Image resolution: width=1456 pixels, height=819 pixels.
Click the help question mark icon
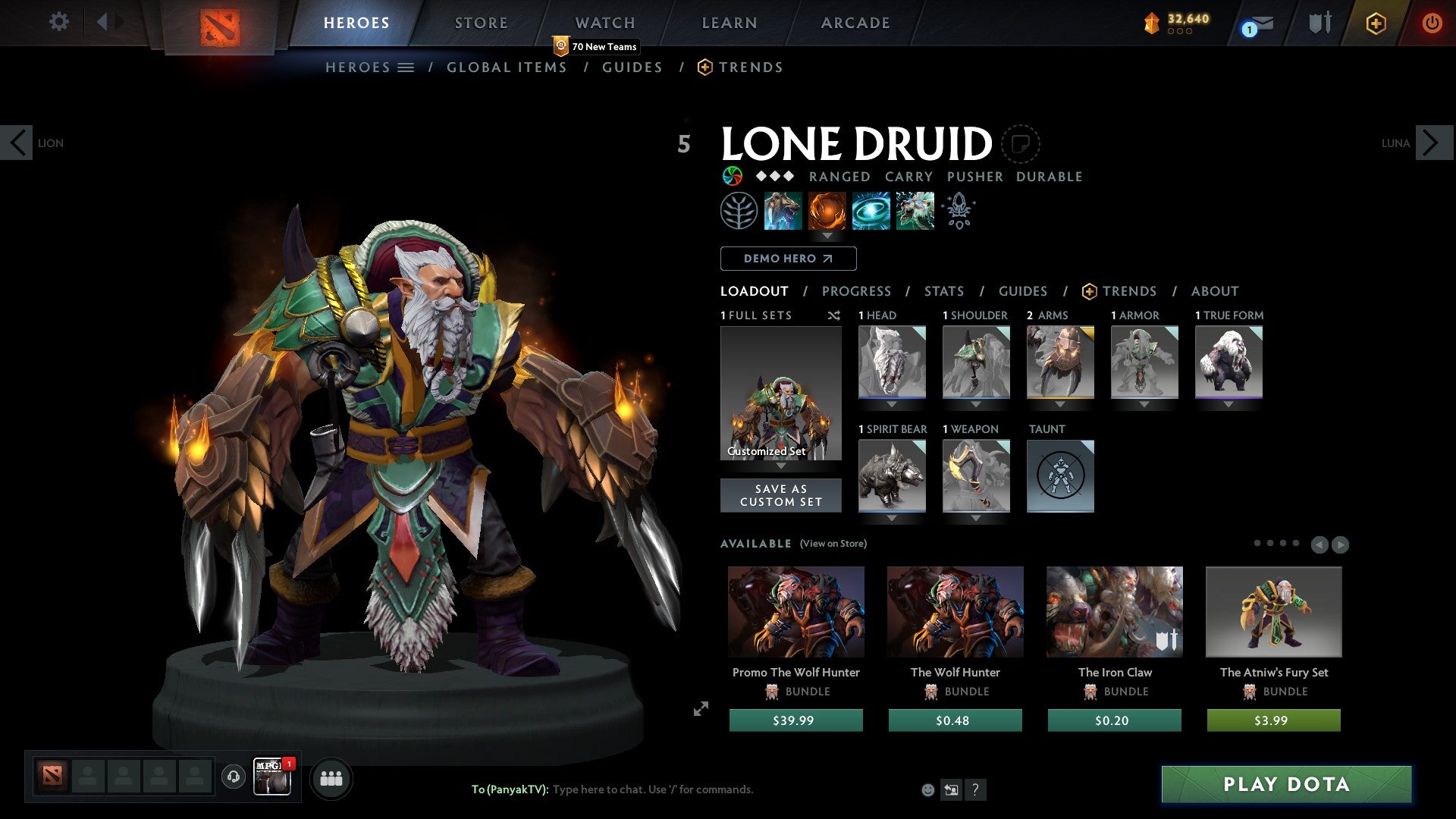pyautogui.click(x=975, y=790)
